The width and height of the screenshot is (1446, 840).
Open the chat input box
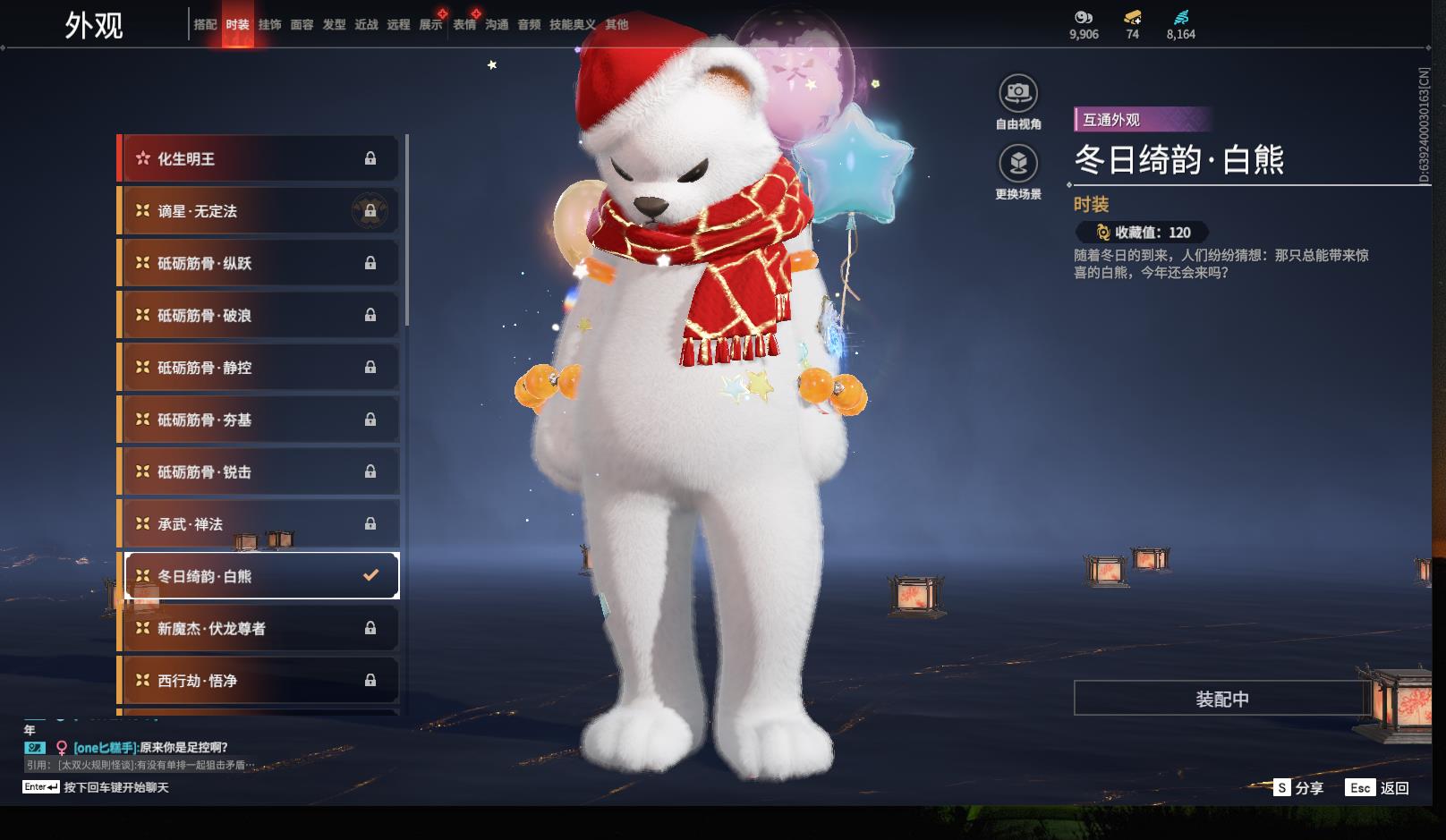(x=115, y=787)
